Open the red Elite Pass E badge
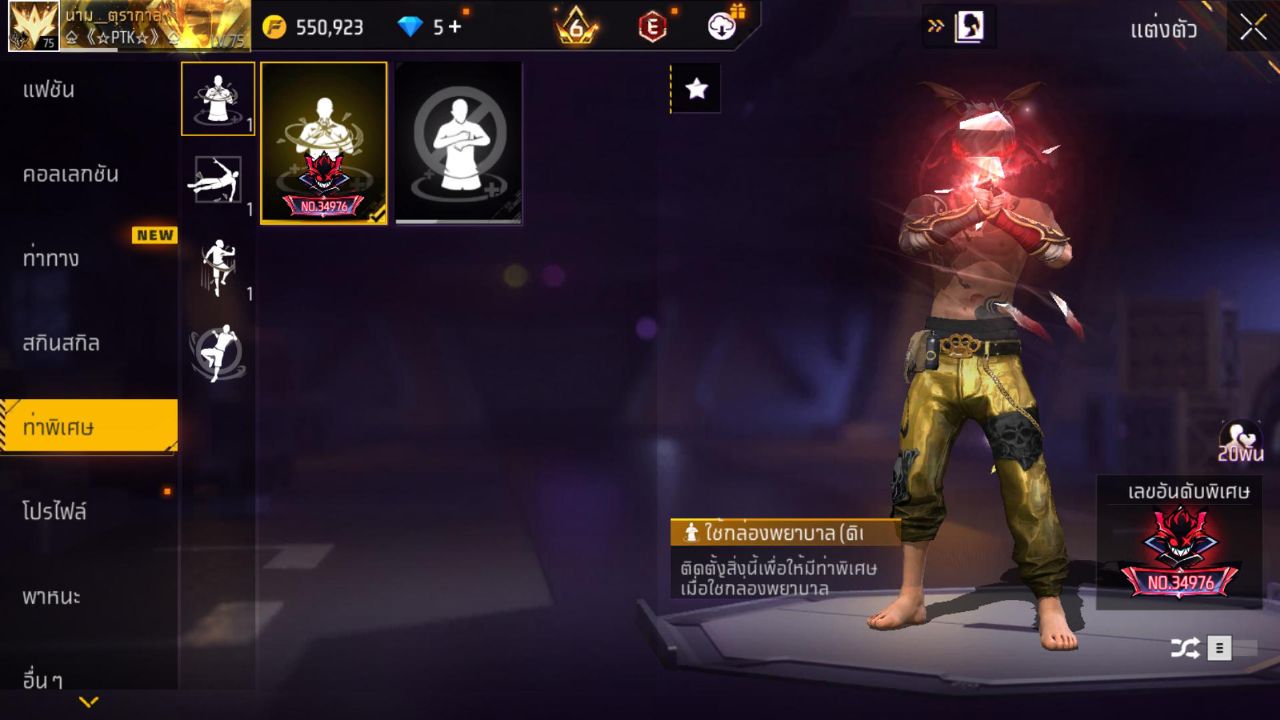 point(650,27)
